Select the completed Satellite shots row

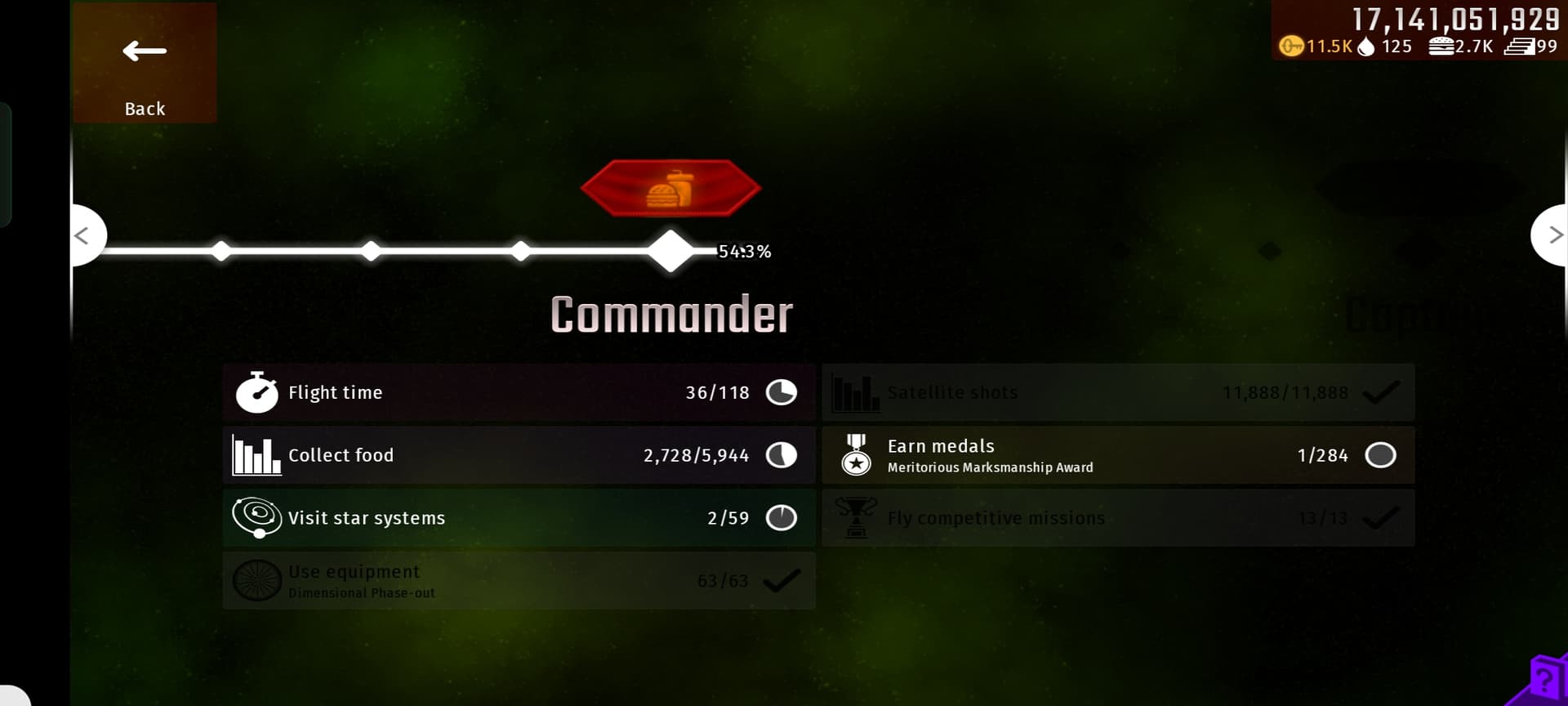click(x=1118, y=392)
